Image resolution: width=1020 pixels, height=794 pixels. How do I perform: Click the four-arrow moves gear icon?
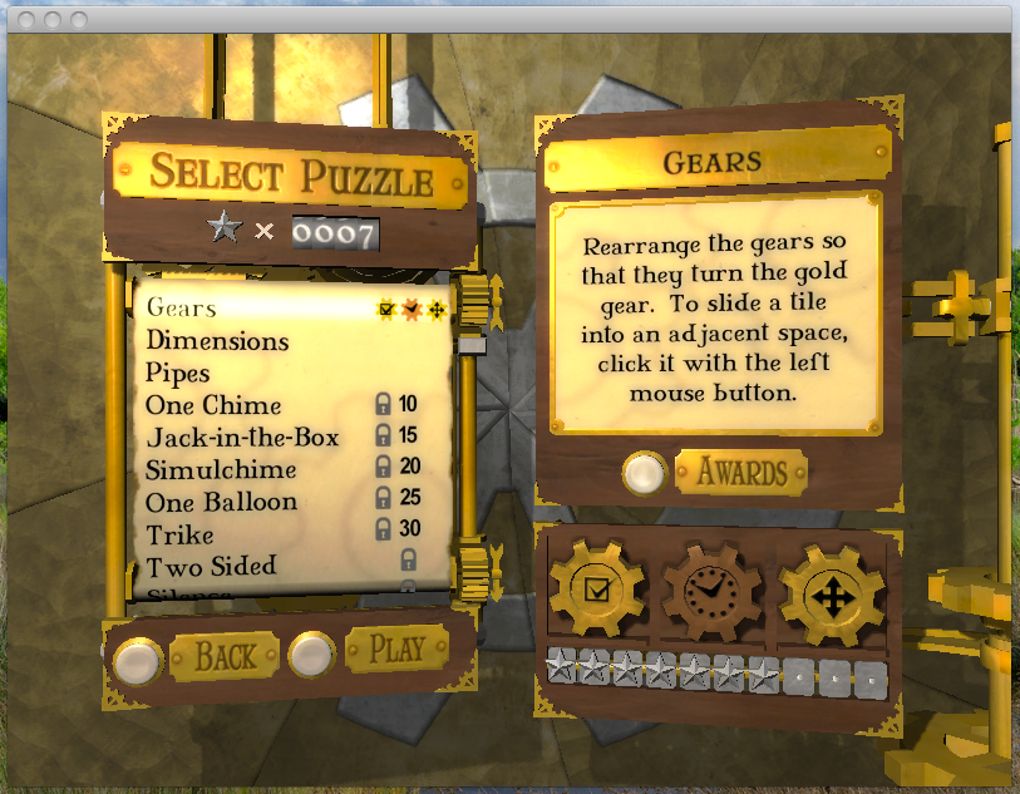point(832,596)
